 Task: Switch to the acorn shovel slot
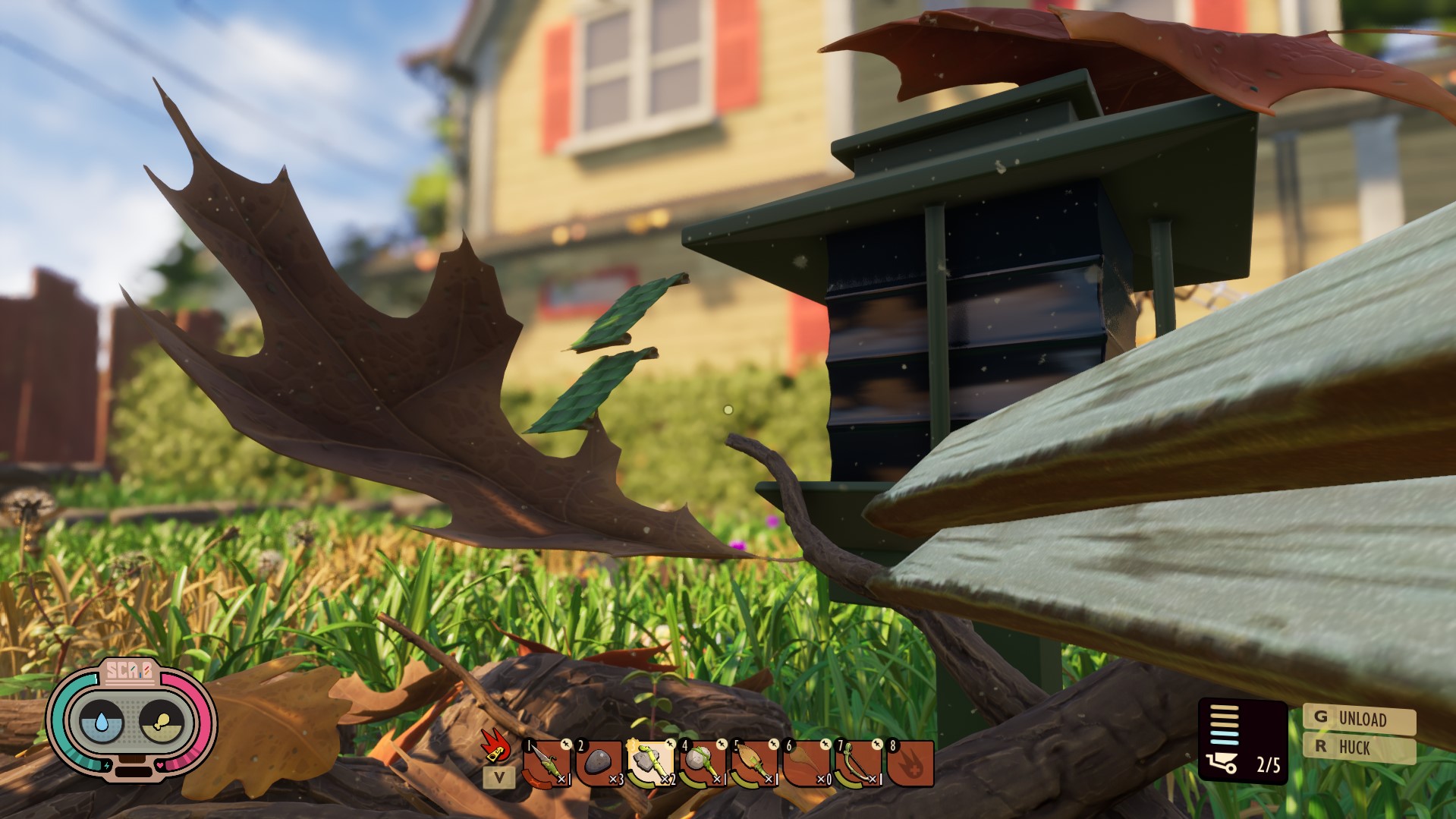click(x=754, y=764)
